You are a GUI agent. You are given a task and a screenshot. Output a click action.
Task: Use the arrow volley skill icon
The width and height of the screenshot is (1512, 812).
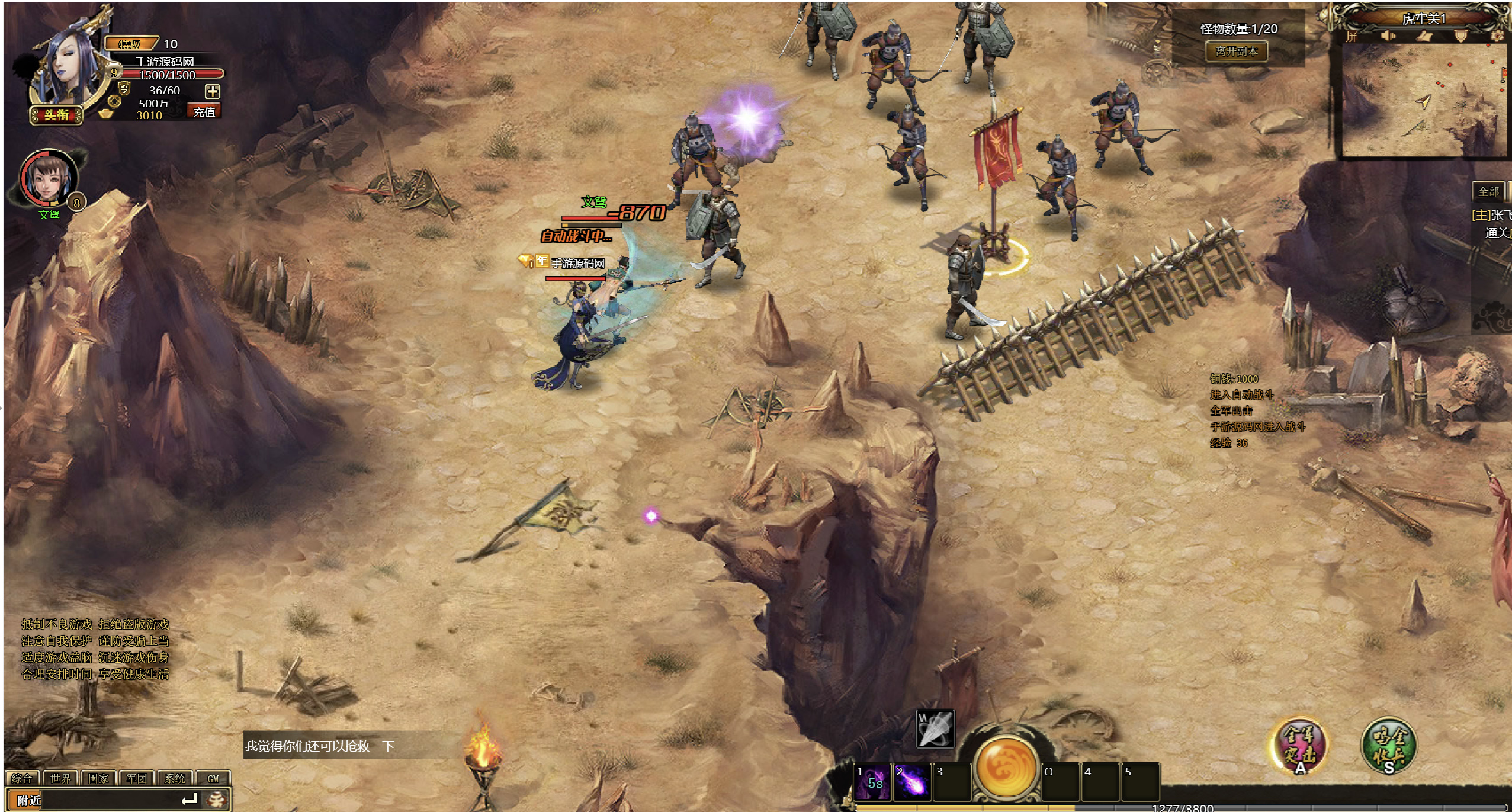[935, 729]
